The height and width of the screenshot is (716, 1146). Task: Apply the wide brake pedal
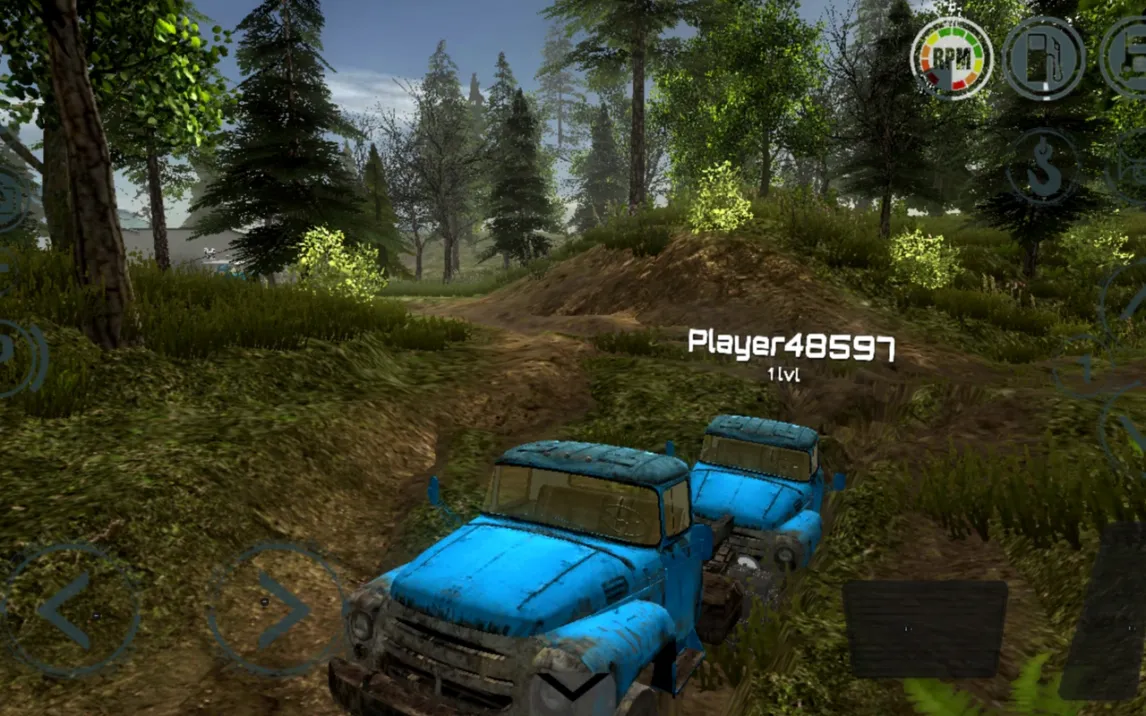(924, 629)
